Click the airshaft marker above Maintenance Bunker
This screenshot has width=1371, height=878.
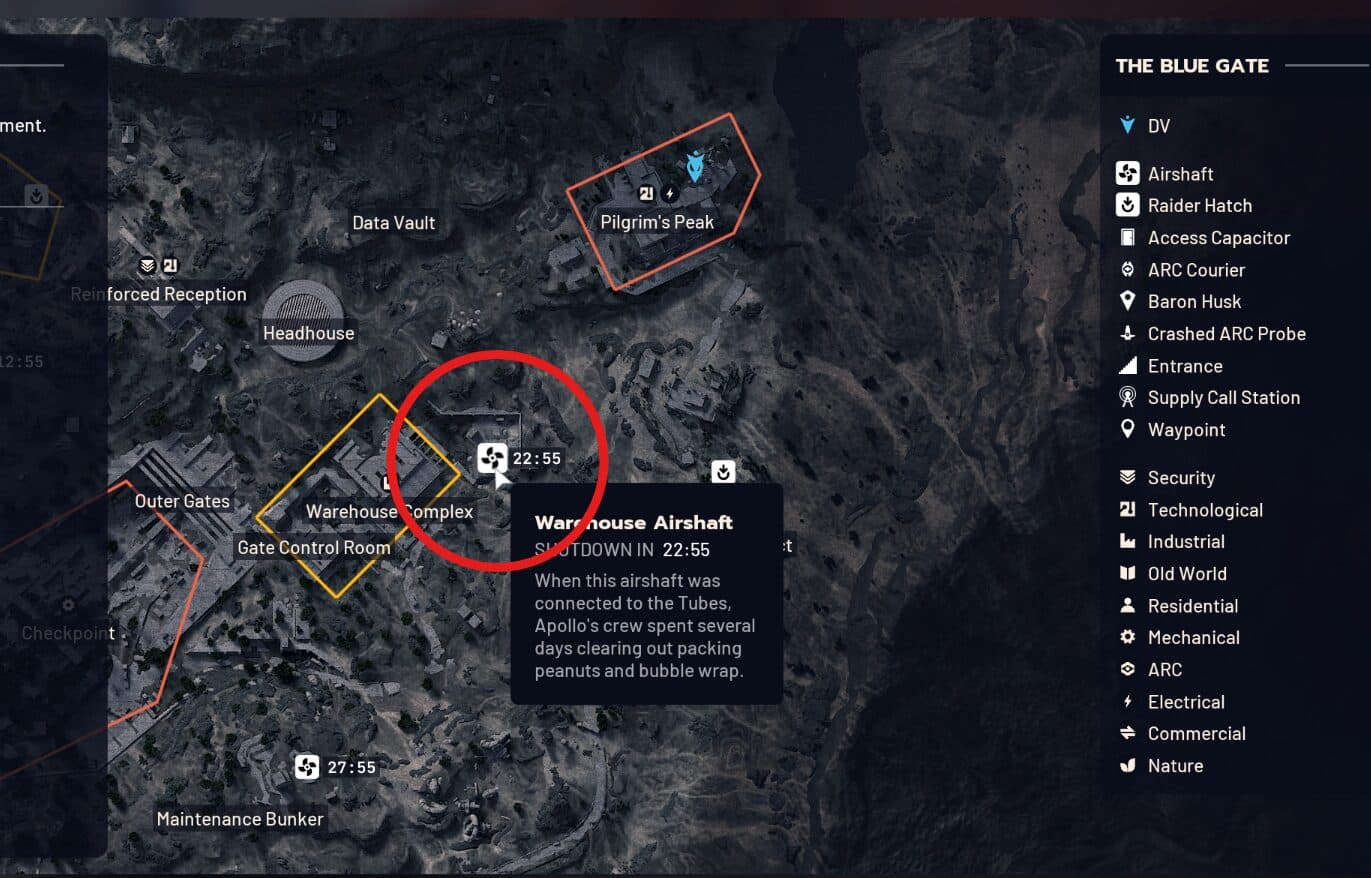307,767
